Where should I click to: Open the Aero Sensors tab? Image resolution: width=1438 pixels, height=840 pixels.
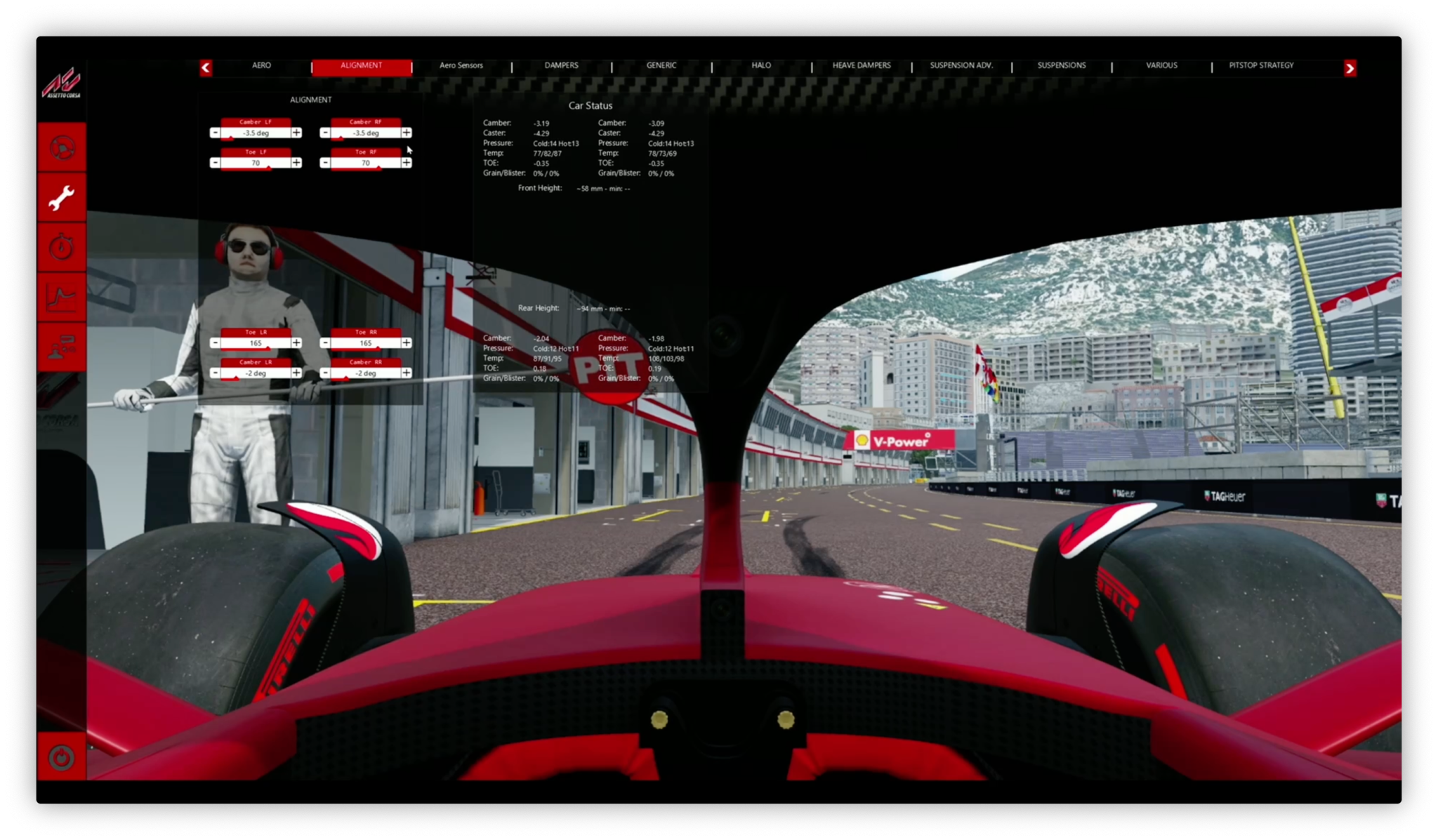[x=461, y=65]
